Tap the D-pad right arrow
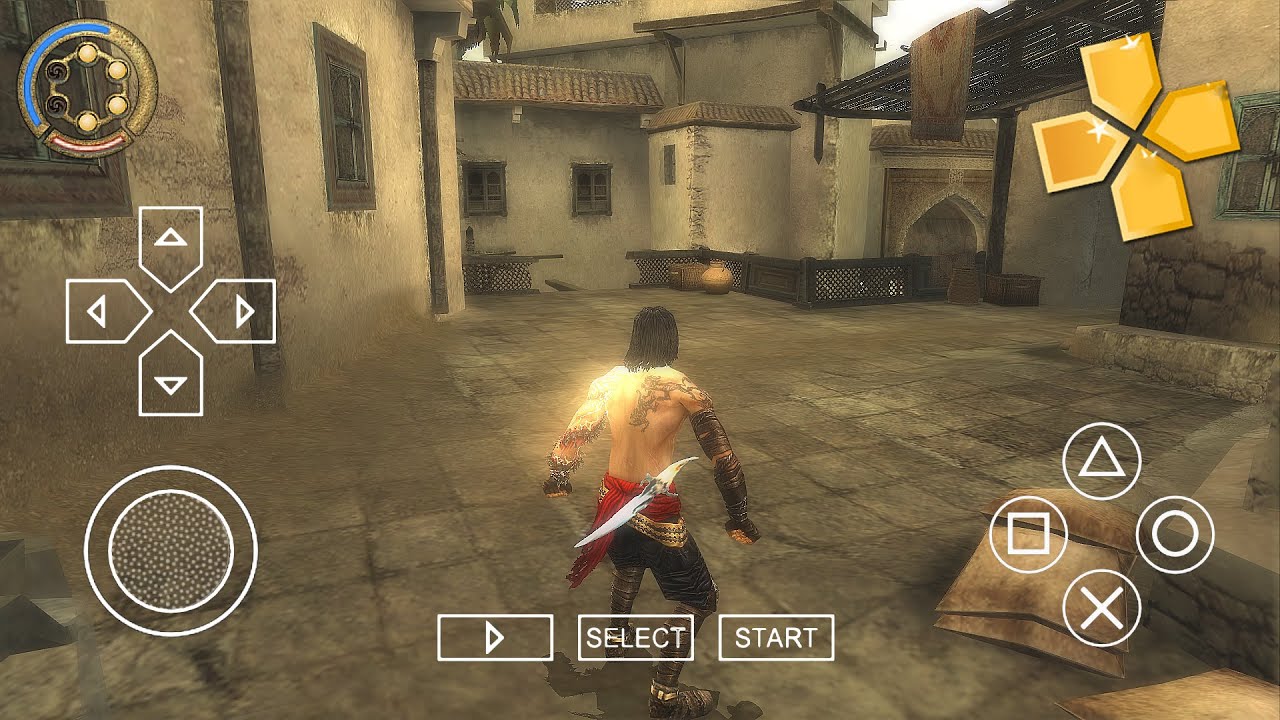 click(x=237, y=312)
